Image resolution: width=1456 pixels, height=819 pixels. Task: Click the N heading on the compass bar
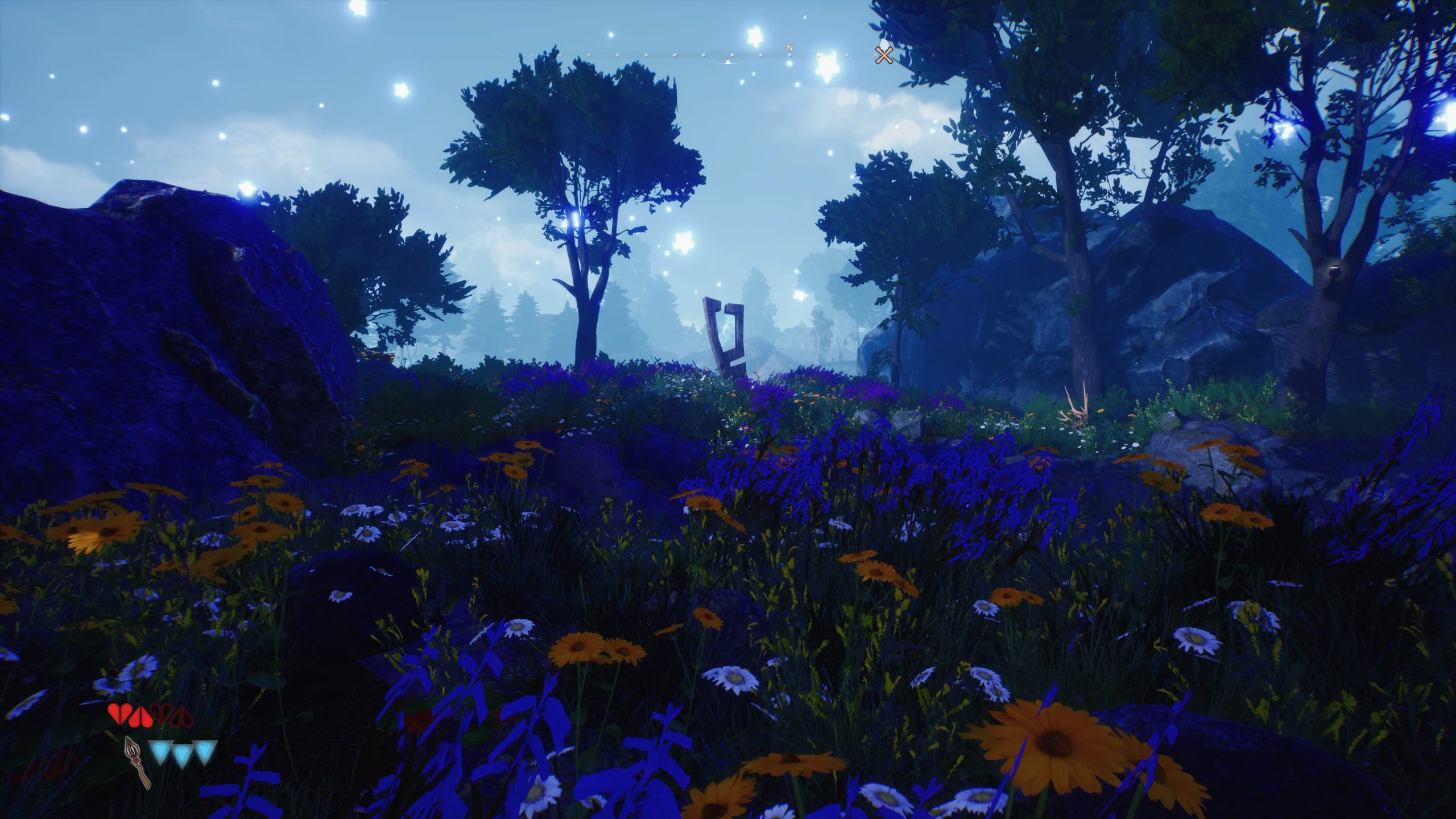point(789,48)
